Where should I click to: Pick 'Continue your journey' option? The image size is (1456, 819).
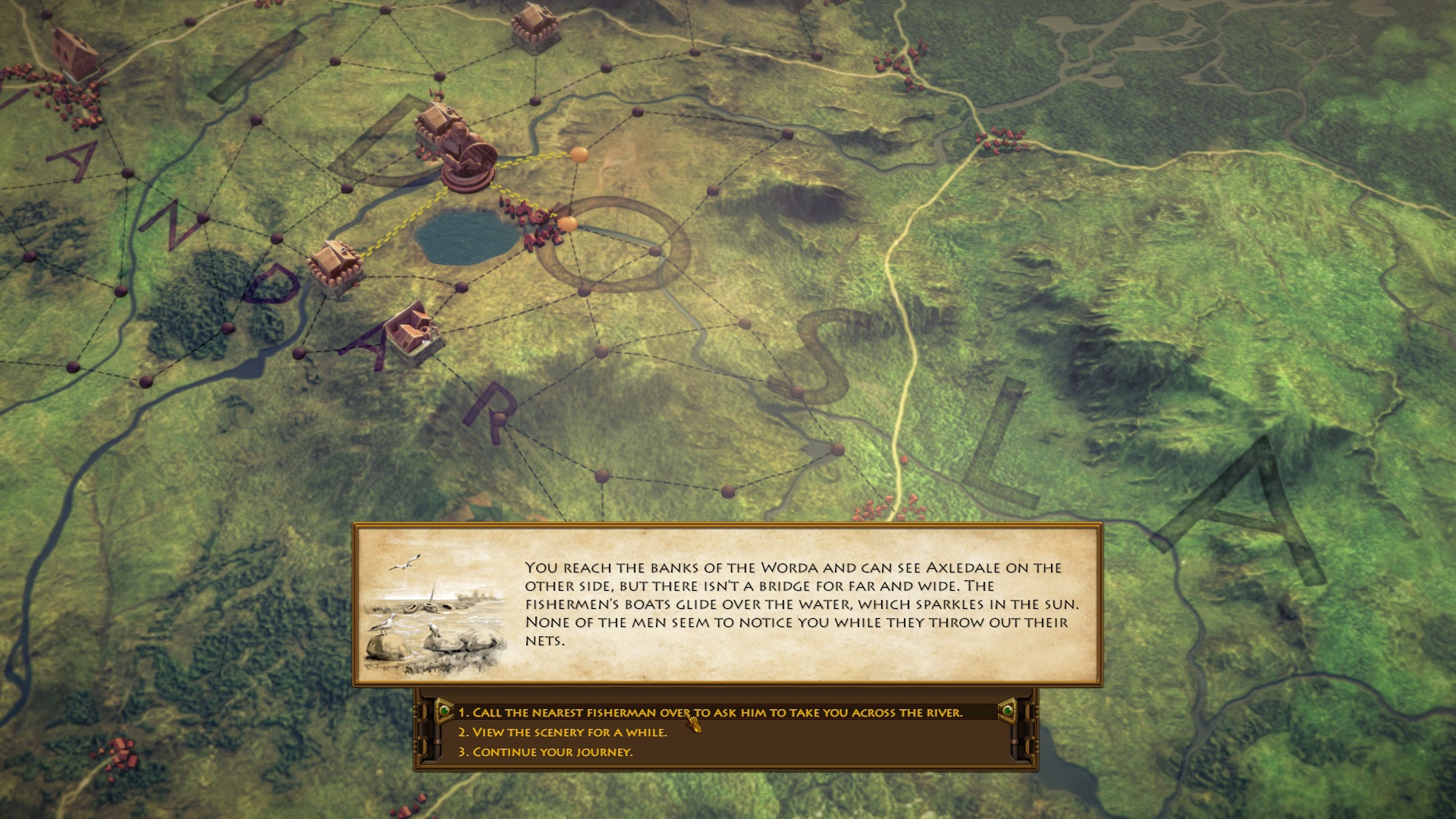(x=544, y=752)
